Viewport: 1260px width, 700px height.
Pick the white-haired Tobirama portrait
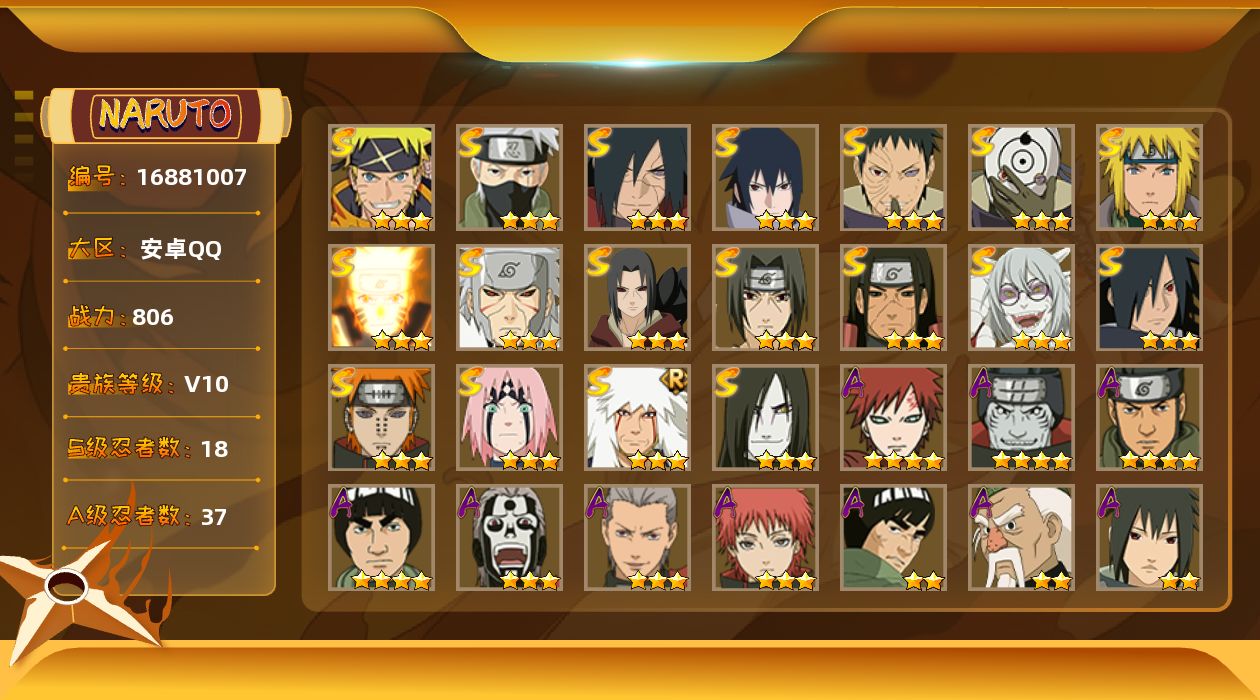coord(509,298)
